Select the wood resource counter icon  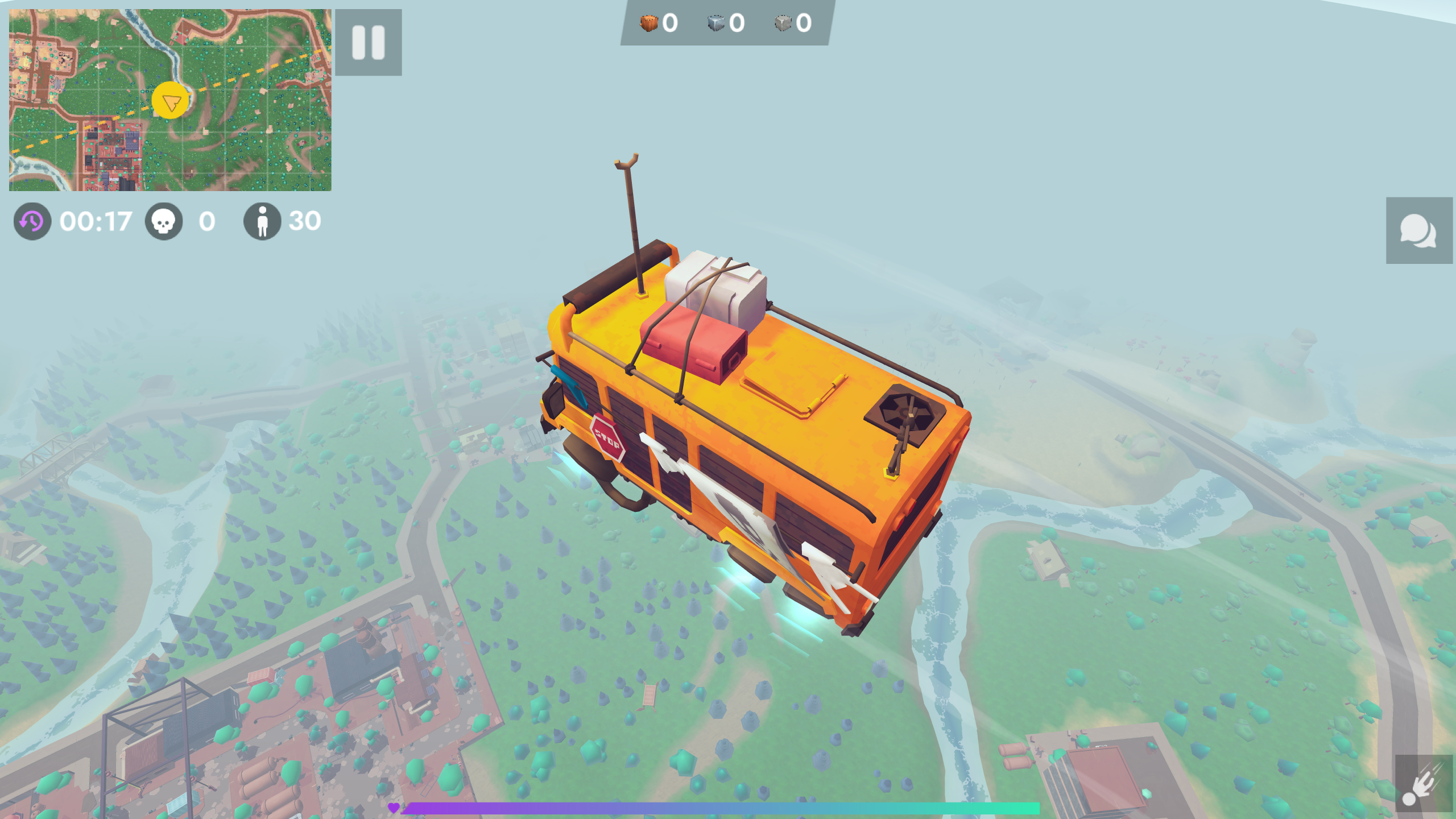click(648, 23)
